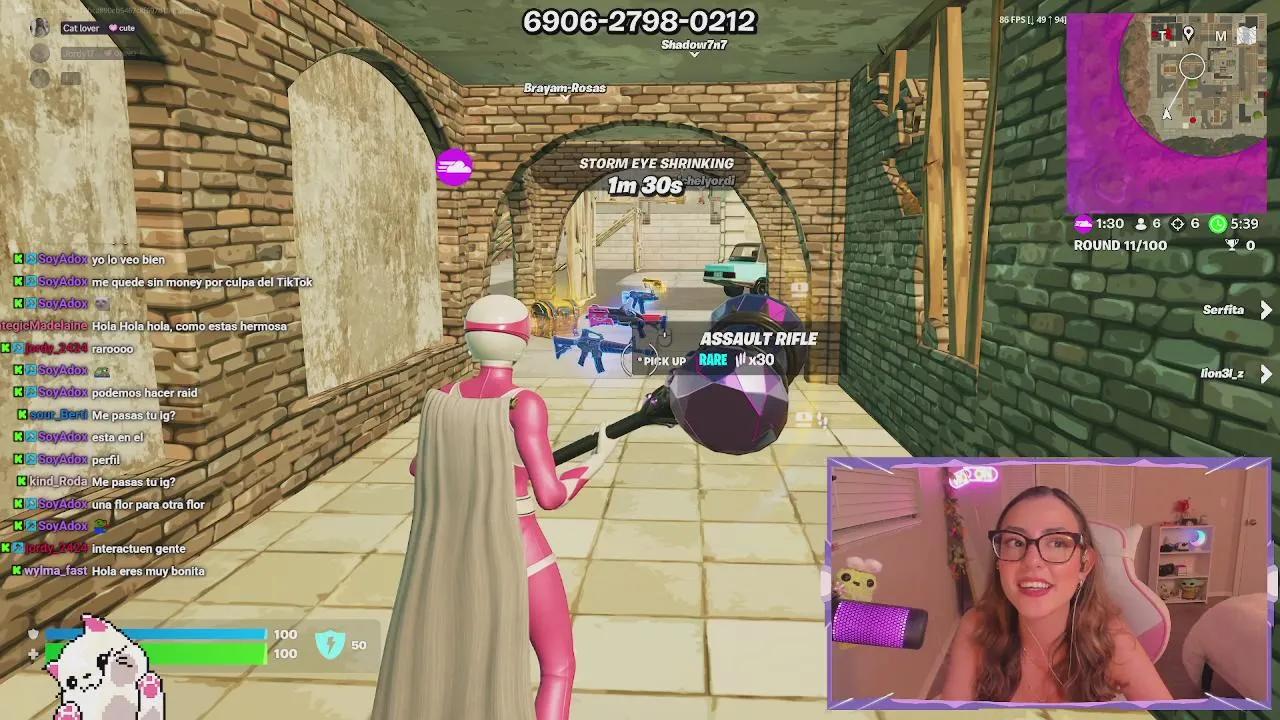Image resolution: width=1280 pixels, height=720 pixels.
Task: Select the players remaining icon showing 6
Action: tap(1140, 224)
